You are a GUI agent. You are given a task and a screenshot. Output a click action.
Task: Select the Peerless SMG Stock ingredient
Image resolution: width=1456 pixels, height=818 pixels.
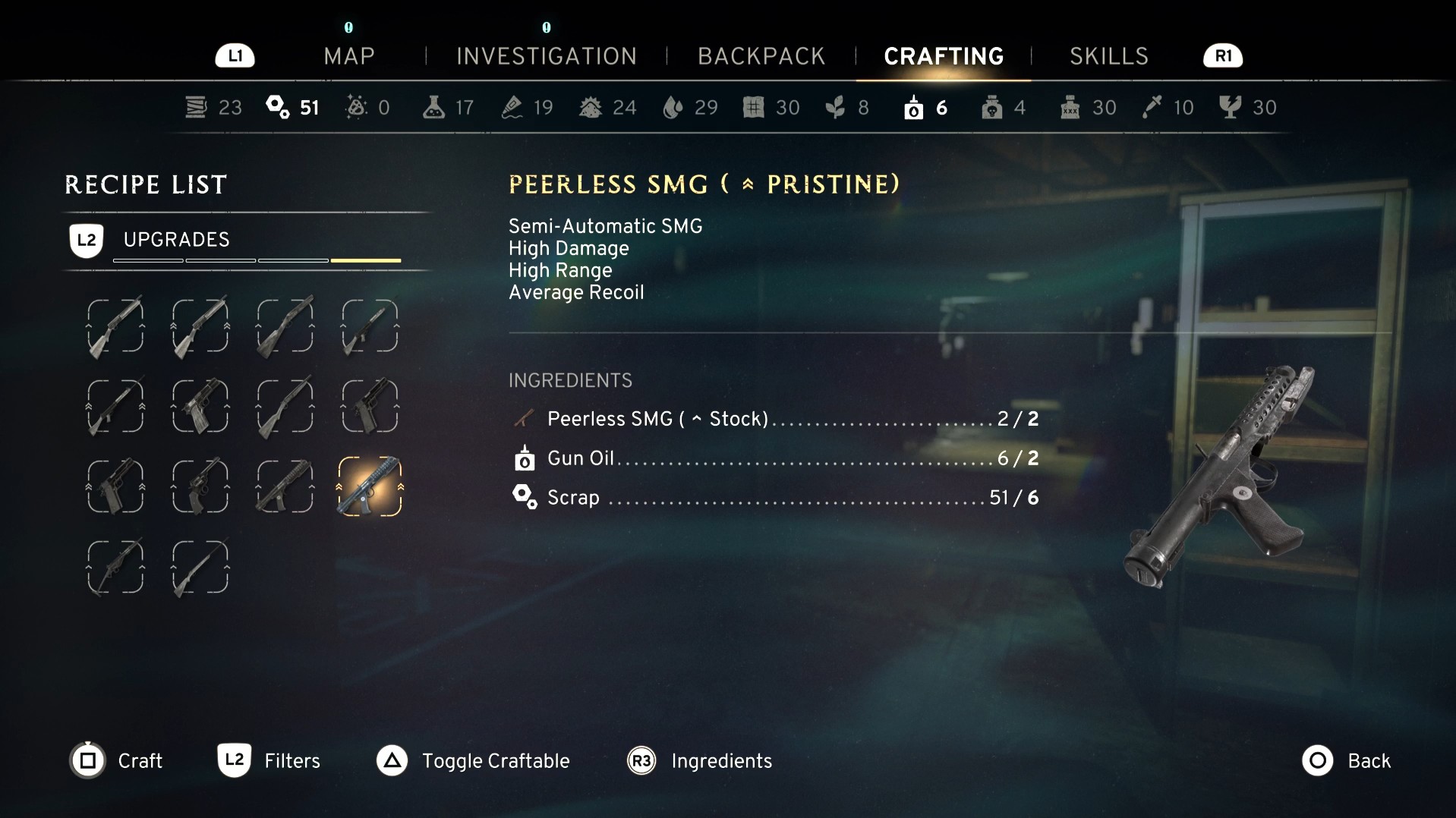pos(774,419)
